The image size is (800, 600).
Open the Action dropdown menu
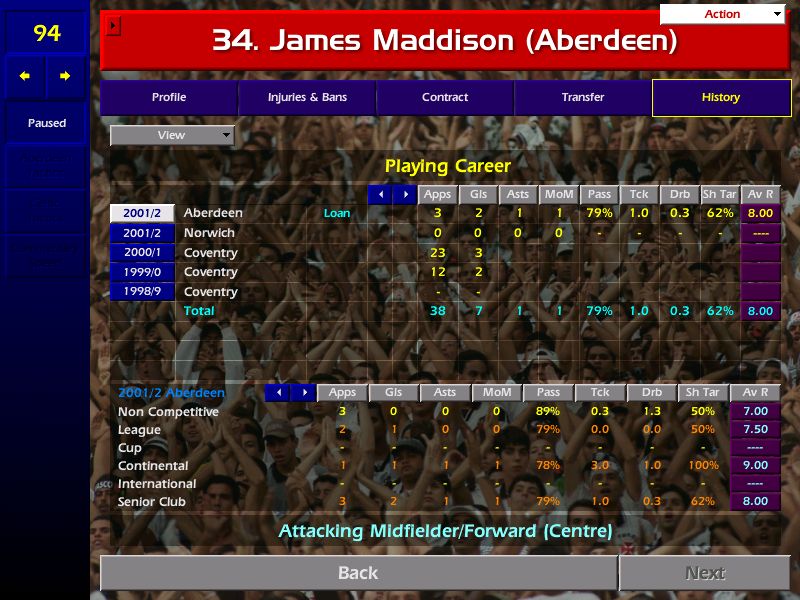722,14
